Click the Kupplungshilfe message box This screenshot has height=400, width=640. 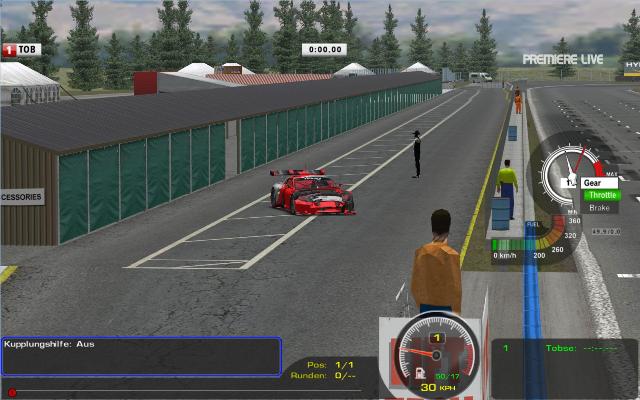141,356
